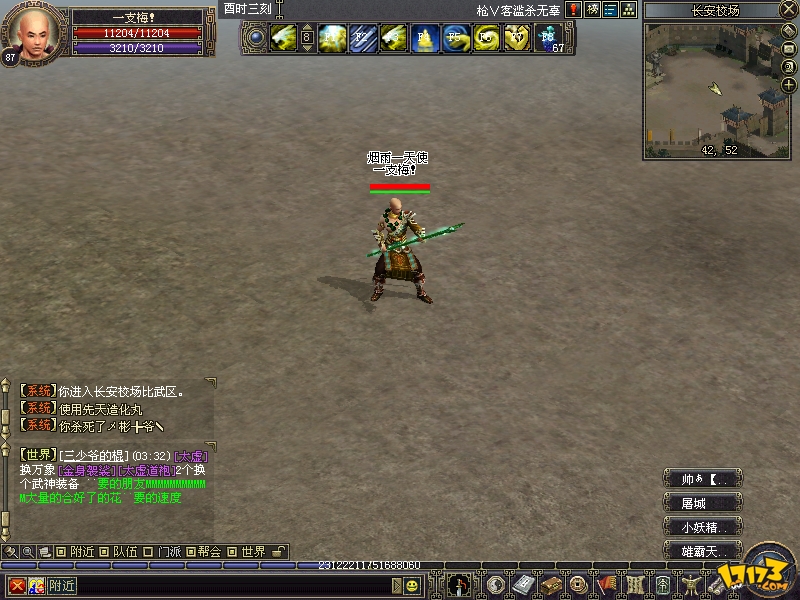This screenshot has height=600, width=800.
Task: Close the 长安校场 minimap panel
Action: [x=790, y=10]
